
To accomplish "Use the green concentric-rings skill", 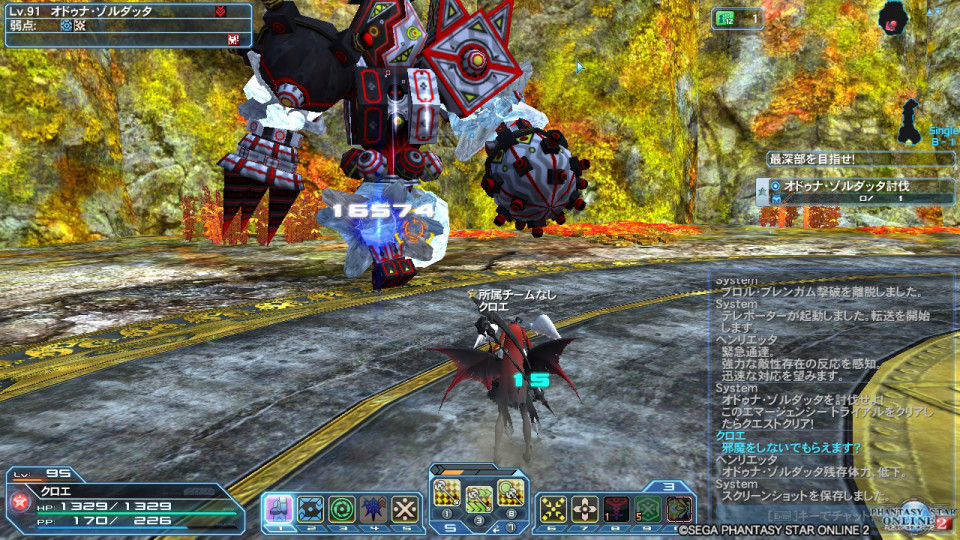I will tap(342, 509).
